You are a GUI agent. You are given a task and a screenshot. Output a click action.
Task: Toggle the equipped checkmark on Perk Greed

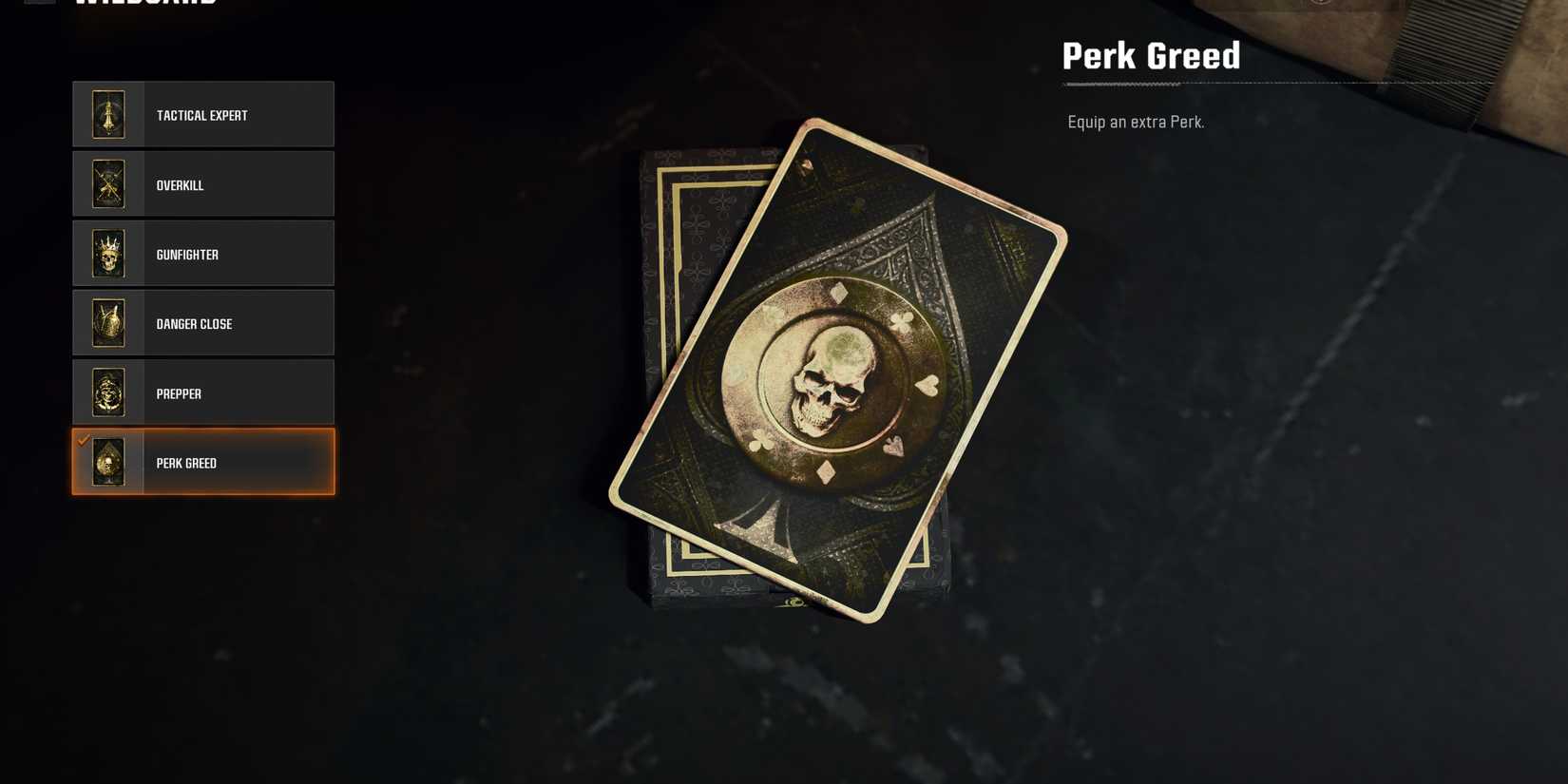pos(83,440)
